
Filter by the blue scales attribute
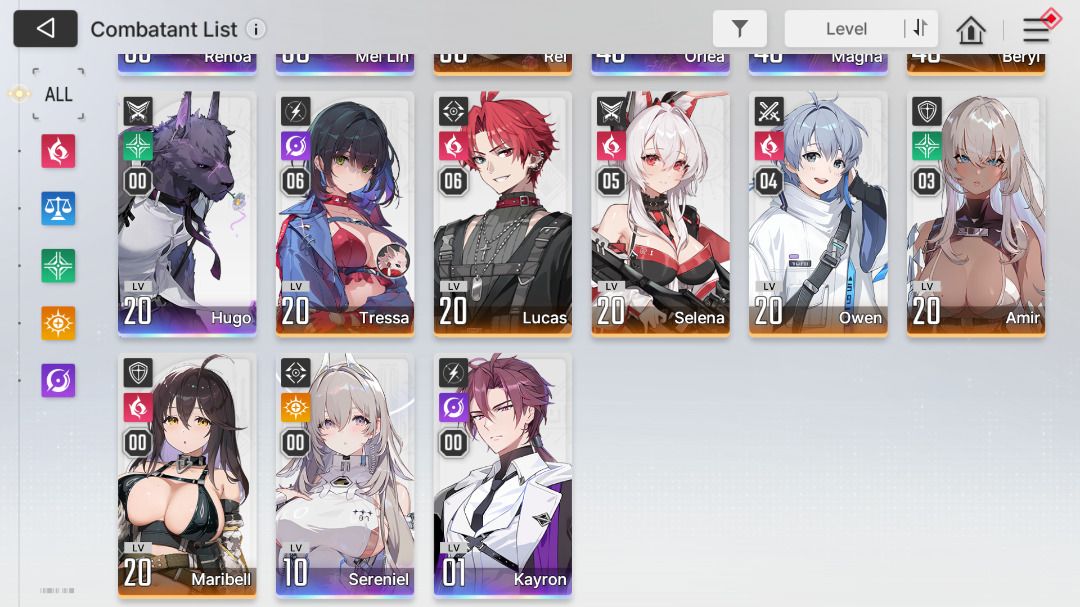58,208
